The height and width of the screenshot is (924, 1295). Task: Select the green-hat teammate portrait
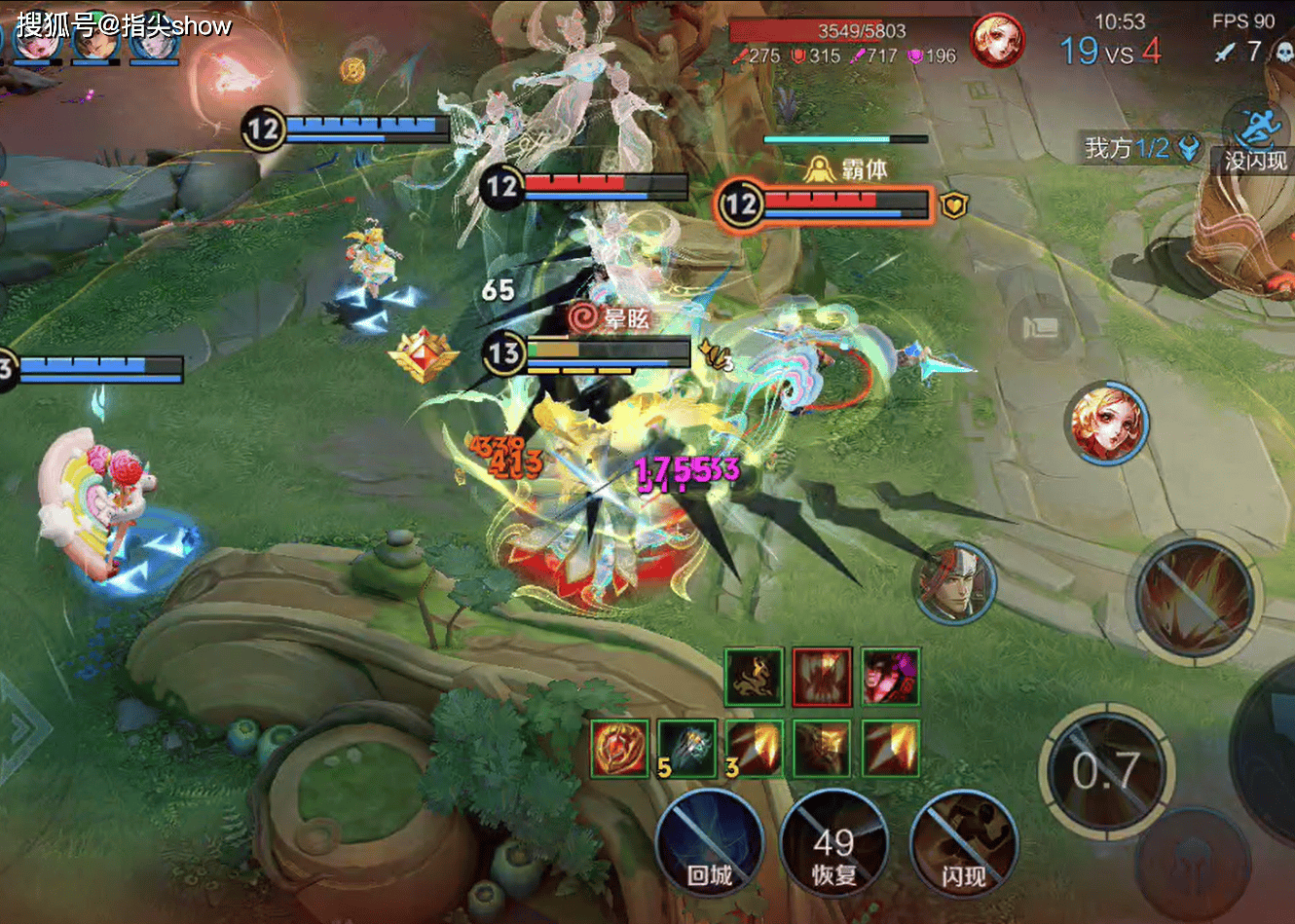pyautogui.click(x=94, y=39)
